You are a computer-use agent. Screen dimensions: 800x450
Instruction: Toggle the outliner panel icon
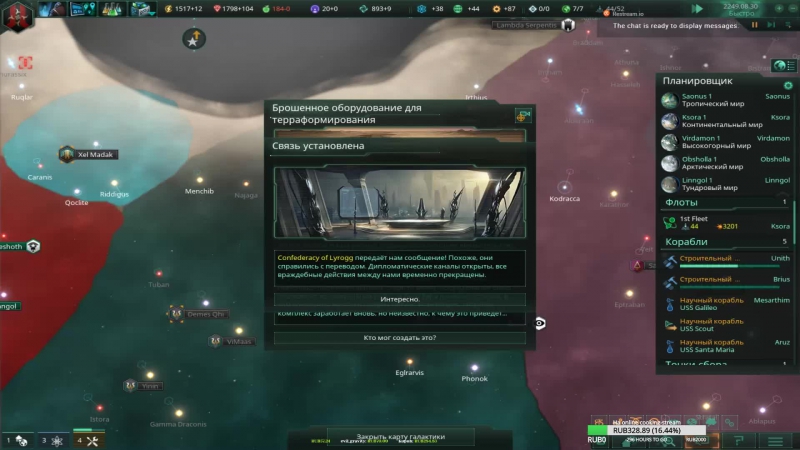click(x=781, y=65)
